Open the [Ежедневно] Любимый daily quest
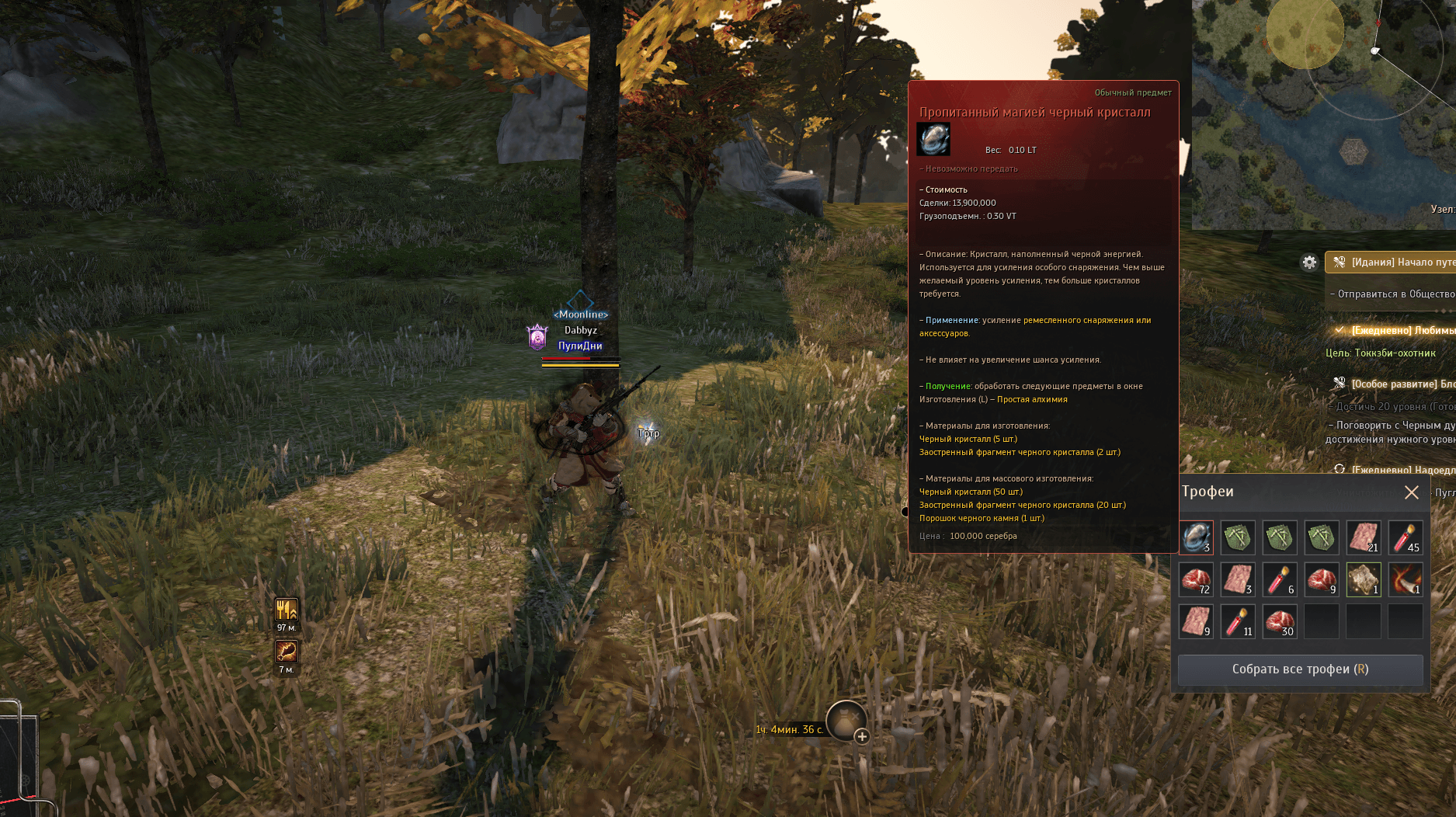1456x817 pixels. pyautogui.click(x=1398, y=331)
